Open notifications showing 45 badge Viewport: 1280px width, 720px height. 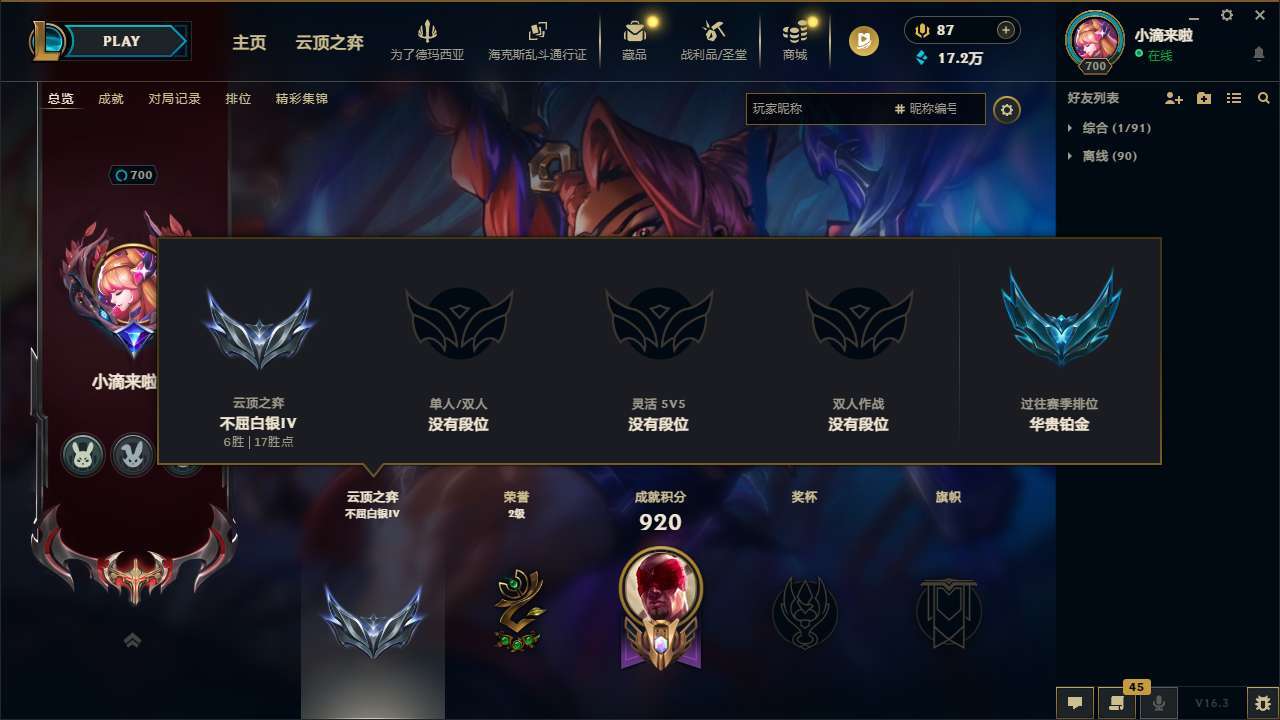click(x=1115, y=703)
